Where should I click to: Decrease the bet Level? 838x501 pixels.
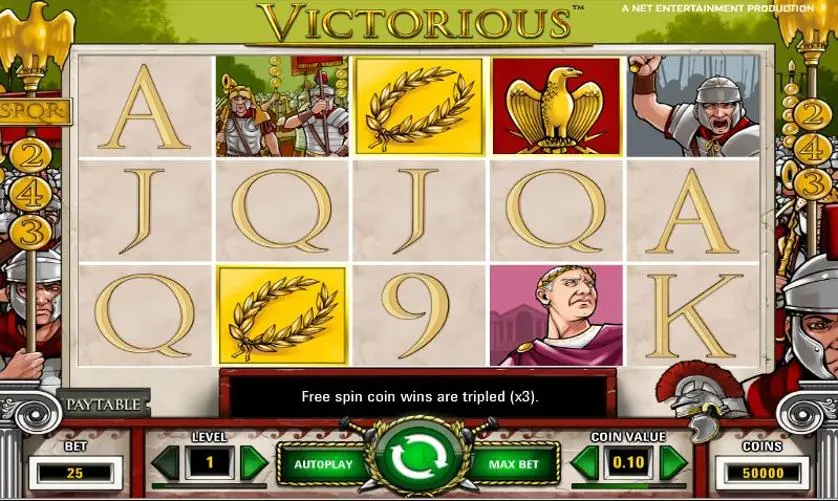(x=166, y=462)
